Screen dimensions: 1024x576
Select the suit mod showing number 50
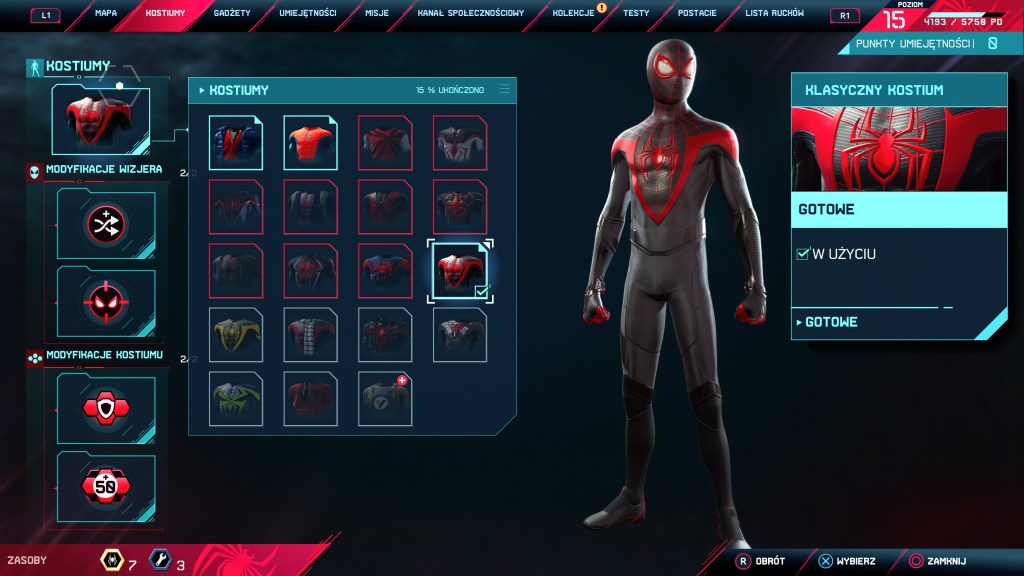point(106,486)
